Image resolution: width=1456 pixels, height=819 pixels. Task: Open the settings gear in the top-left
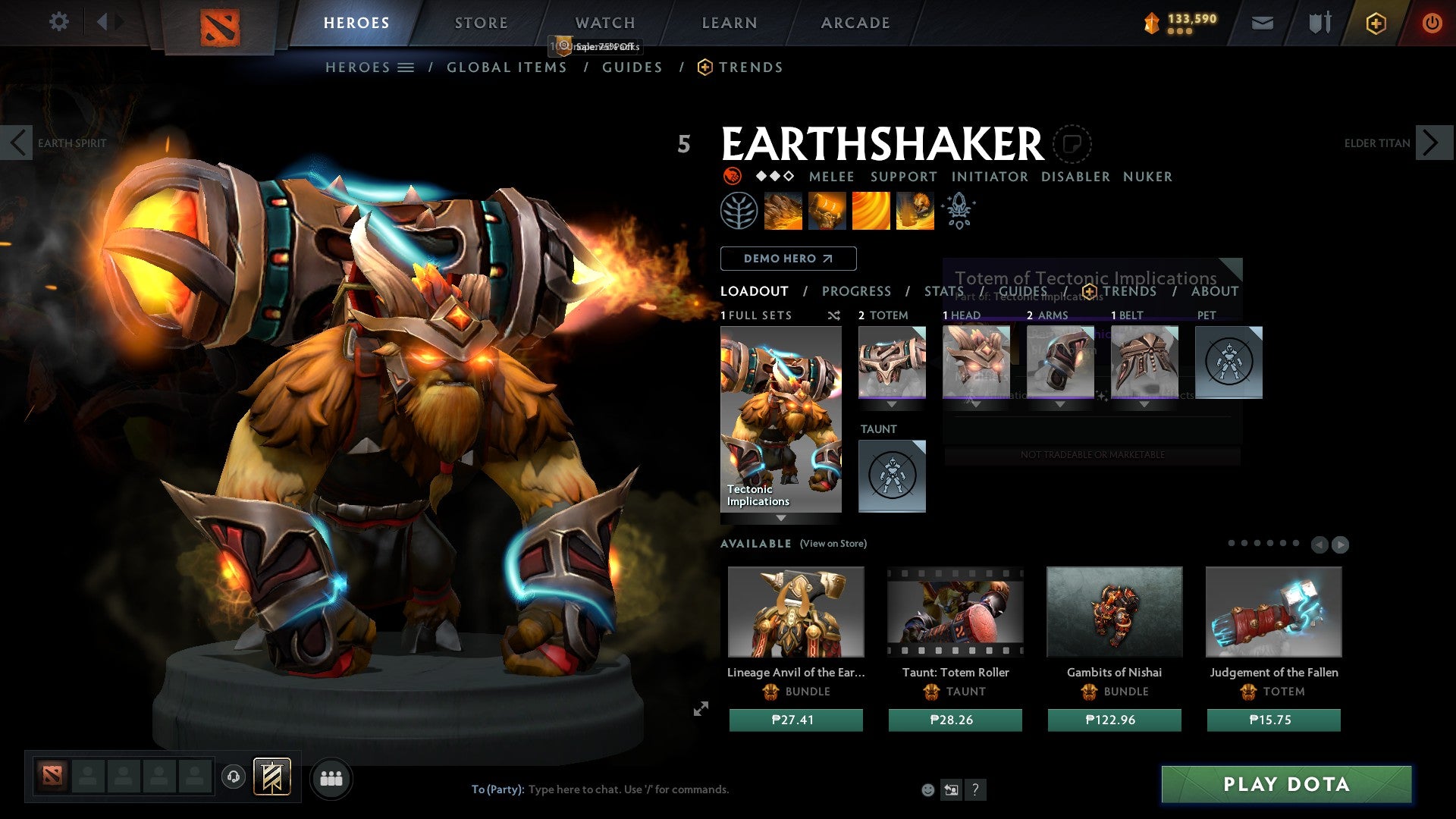(58, 22)
